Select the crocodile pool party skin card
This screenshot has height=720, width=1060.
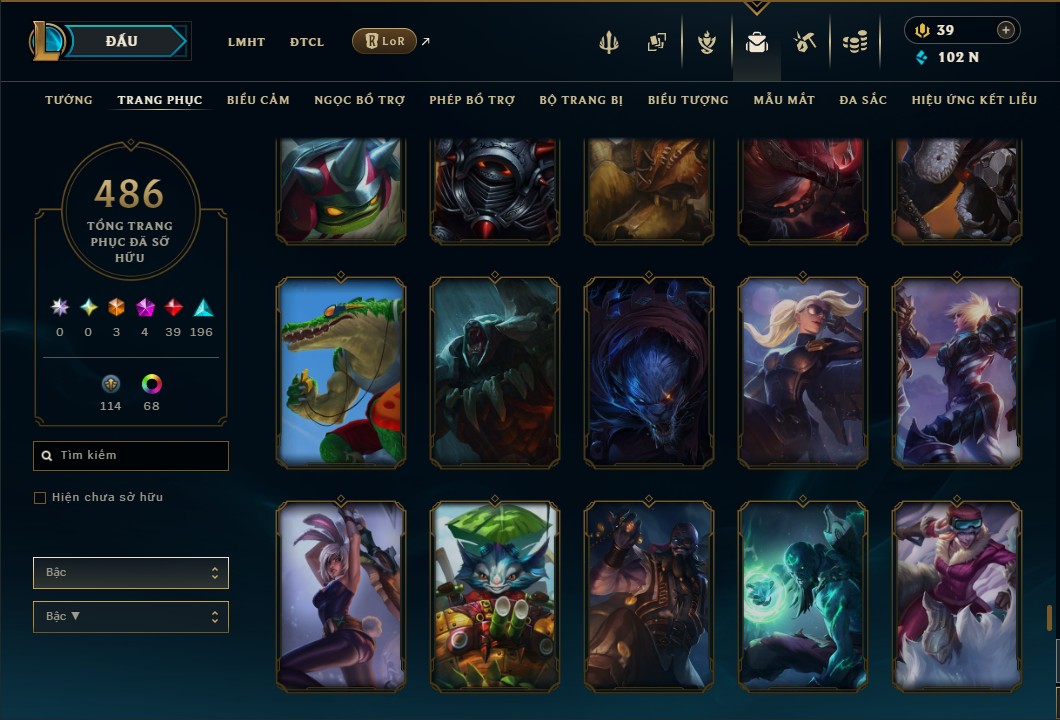(341, 372)
